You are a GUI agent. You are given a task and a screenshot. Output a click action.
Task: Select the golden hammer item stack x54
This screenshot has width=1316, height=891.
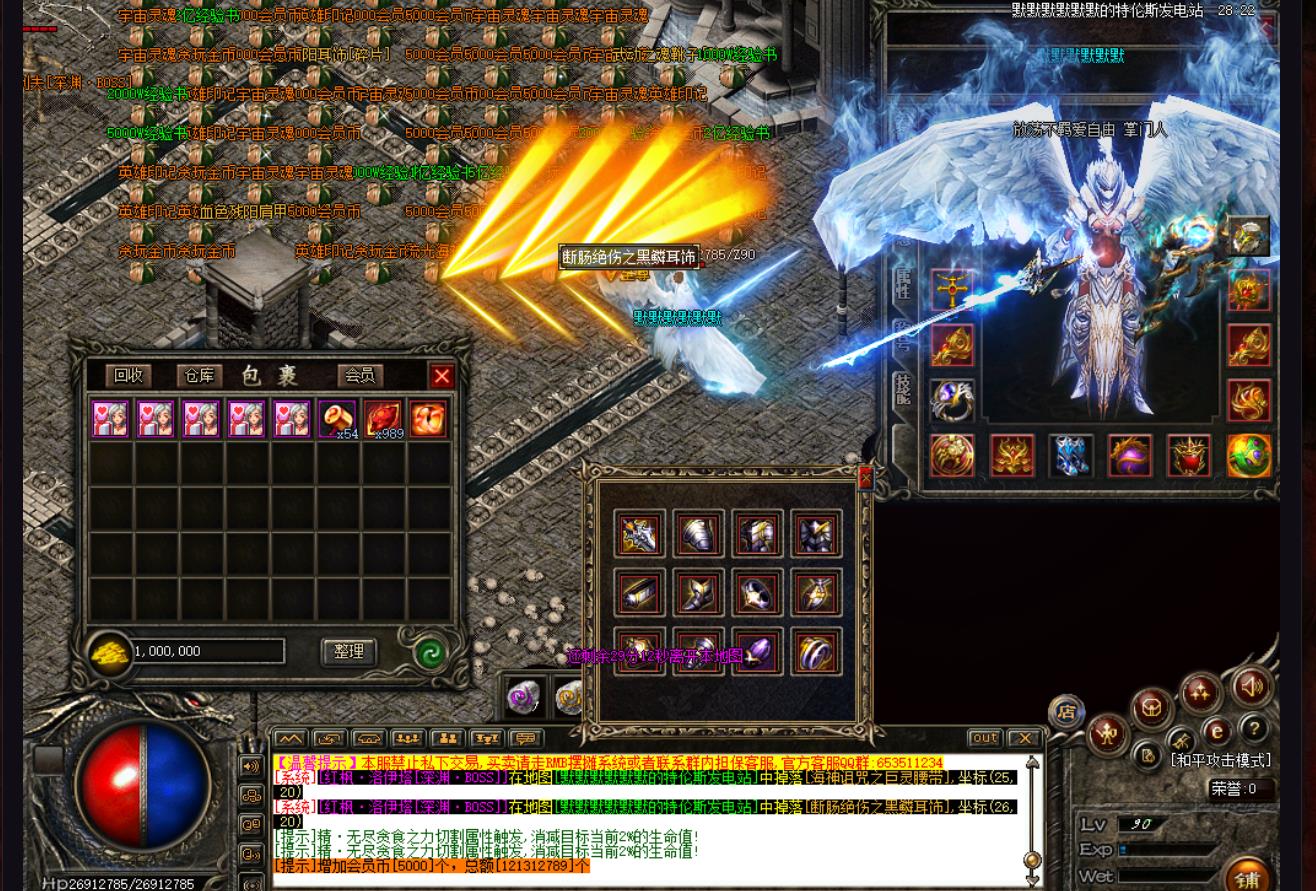tap(337, 418)
